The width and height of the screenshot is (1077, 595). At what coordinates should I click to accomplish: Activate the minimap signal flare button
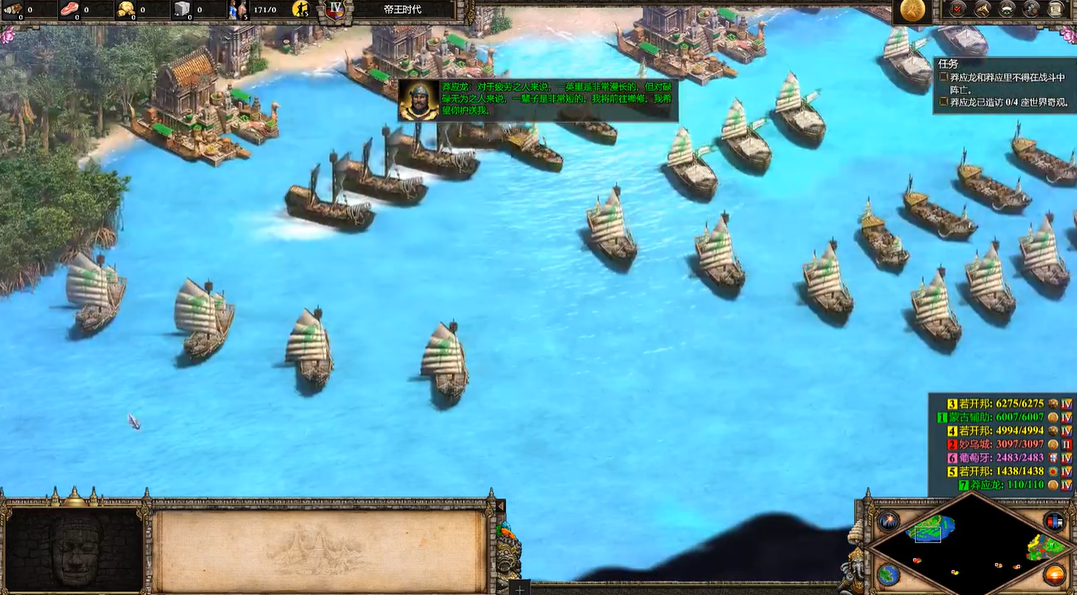[x=888, y=521]
